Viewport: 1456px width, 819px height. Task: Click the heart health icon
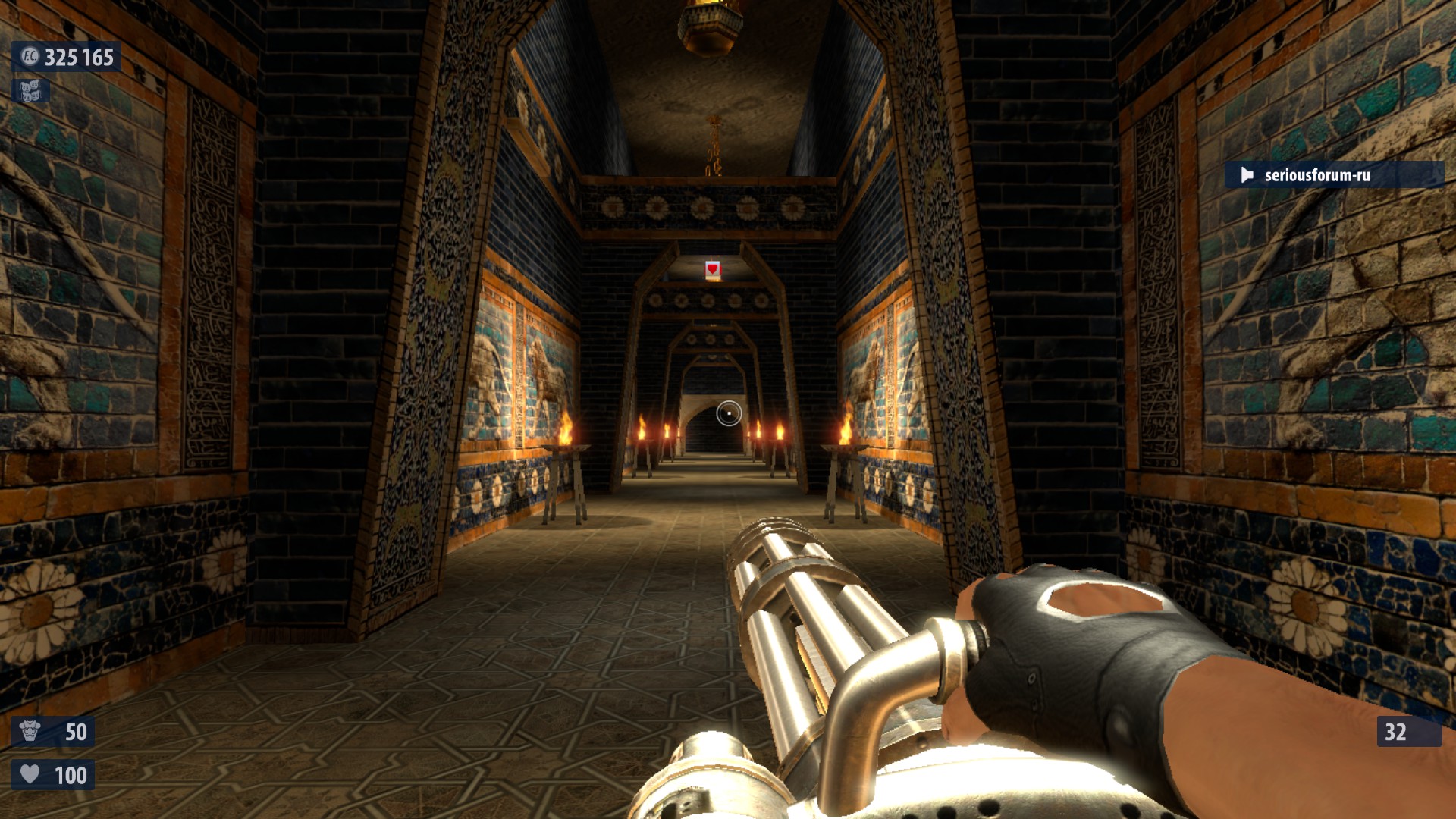(30, 774)
